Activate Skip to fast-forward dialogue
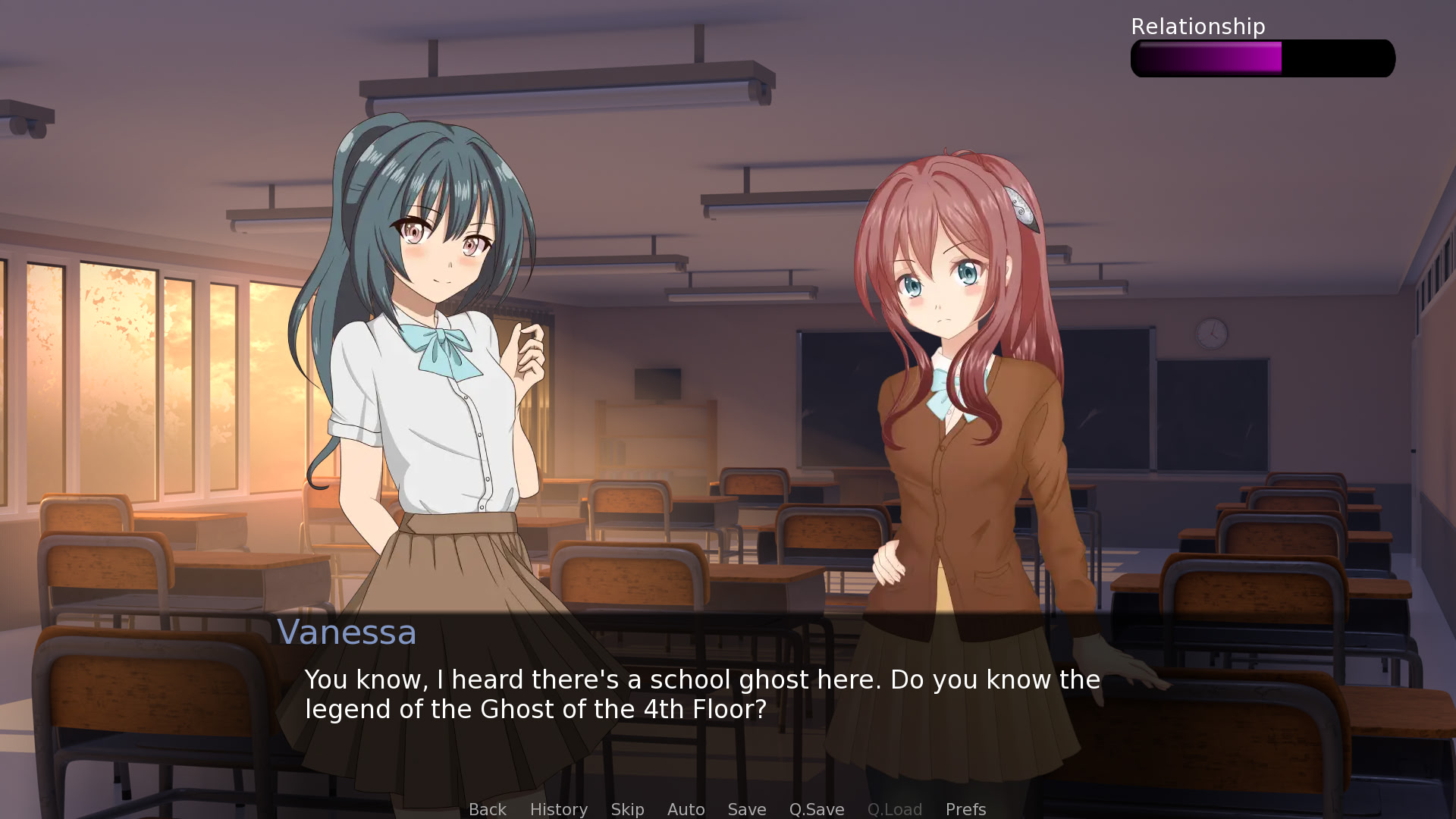 [627, 809]
